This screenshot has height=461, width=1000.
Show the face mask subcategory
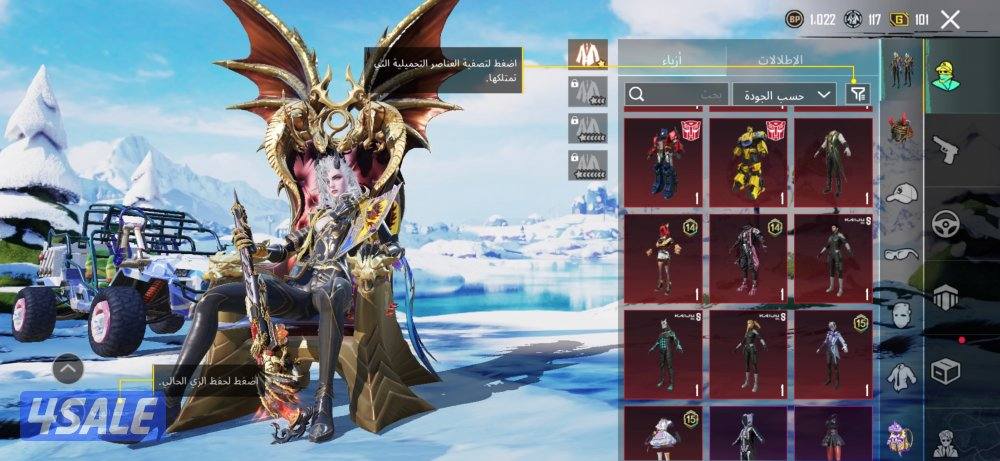[x=902, y=315]
